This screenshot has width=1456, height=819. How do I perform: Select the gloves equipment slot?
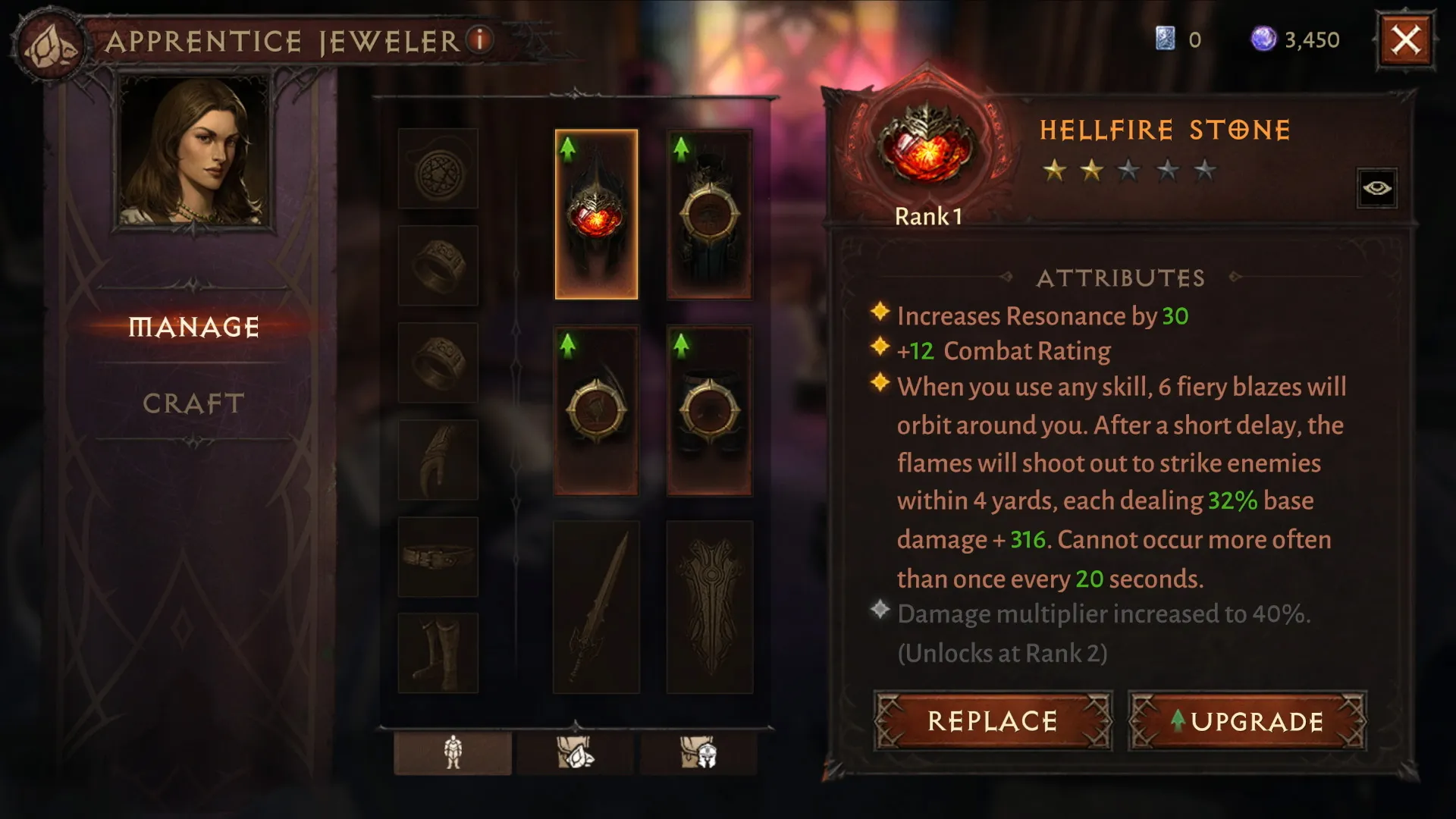tap(438, 460)
